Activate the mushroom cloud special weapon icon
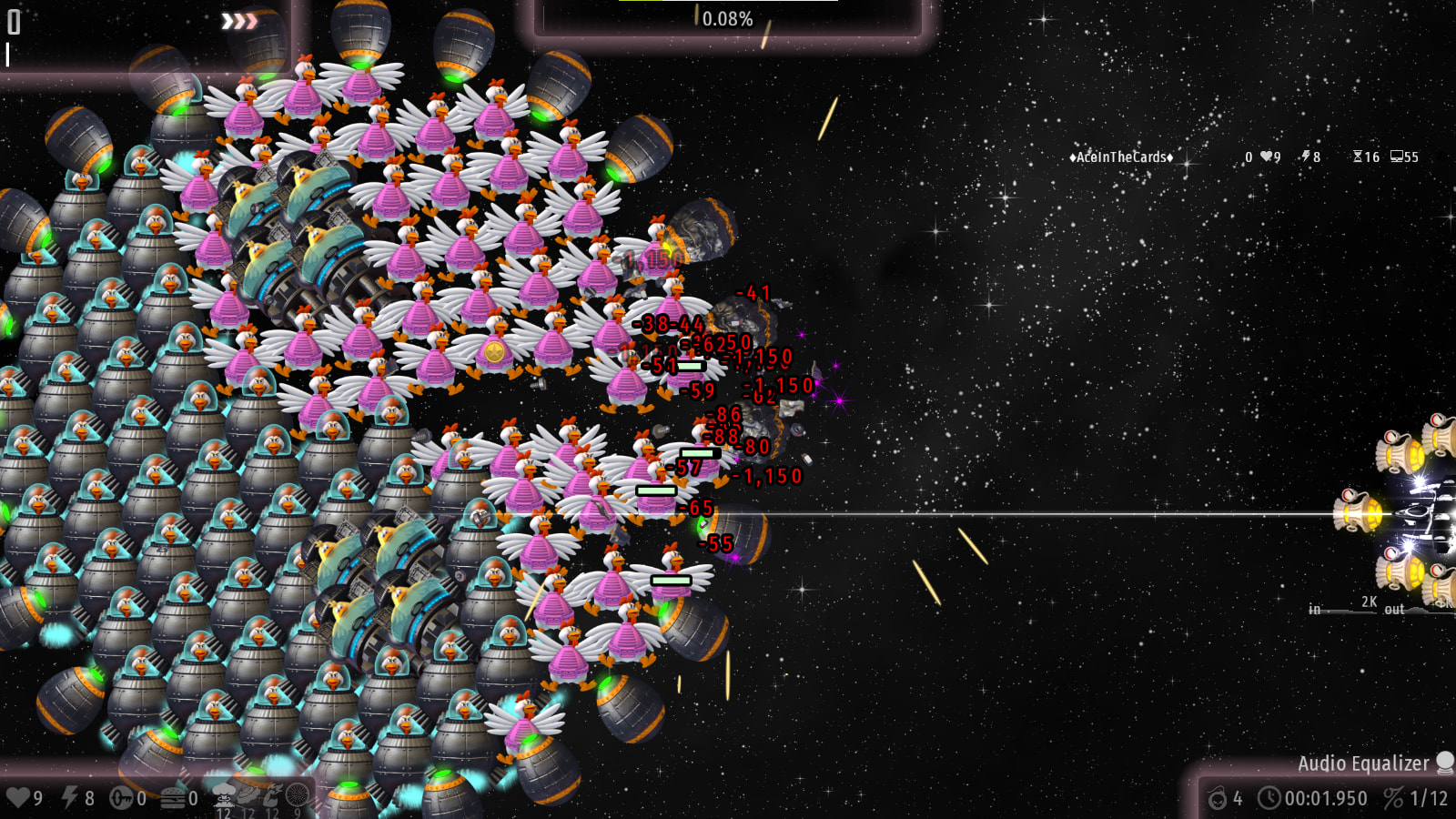 pyautogui.click(x=224, y=795)
